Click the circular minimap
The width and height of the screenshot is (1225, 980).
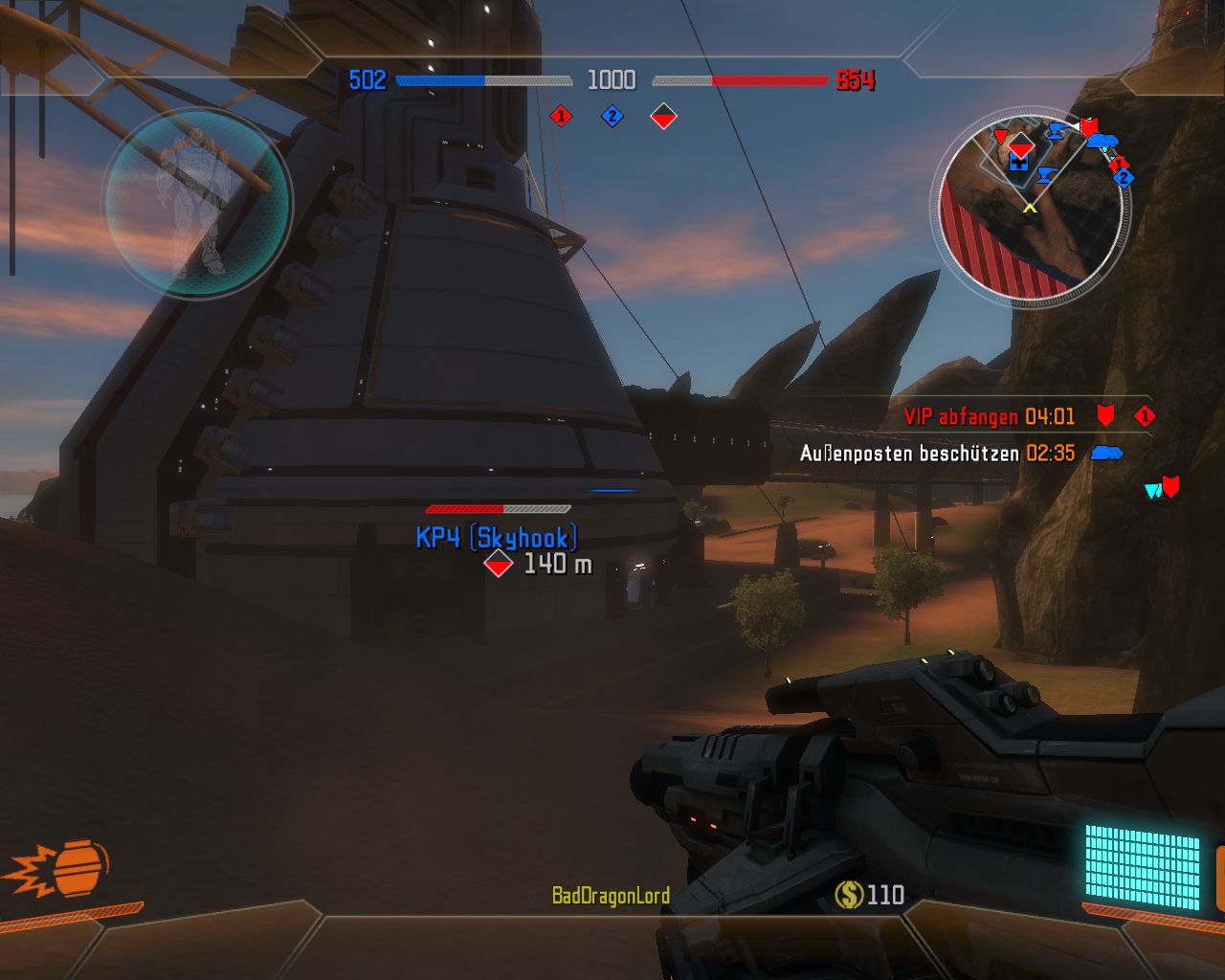[1030, 208]
